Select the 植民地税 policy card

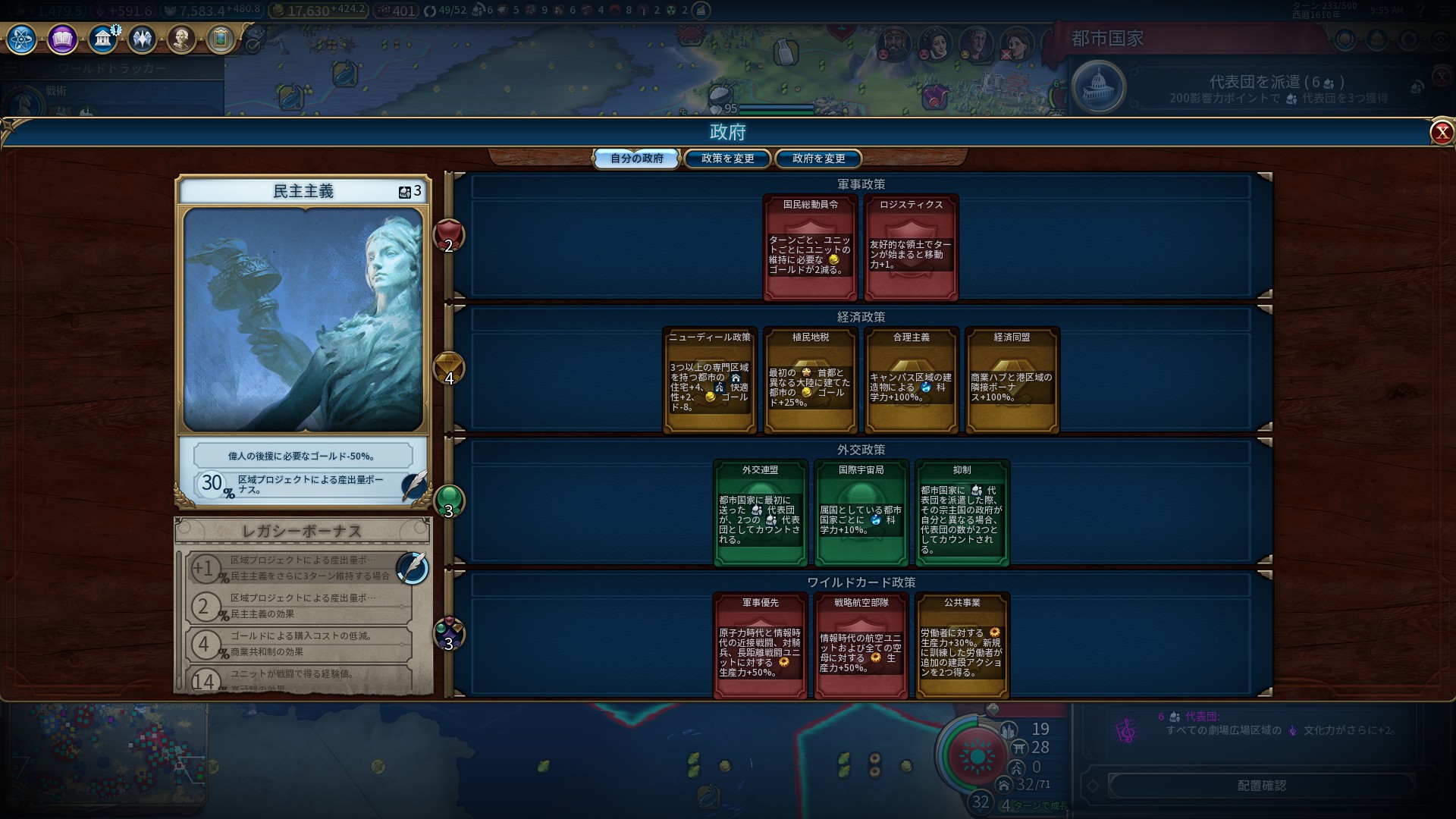811,380
